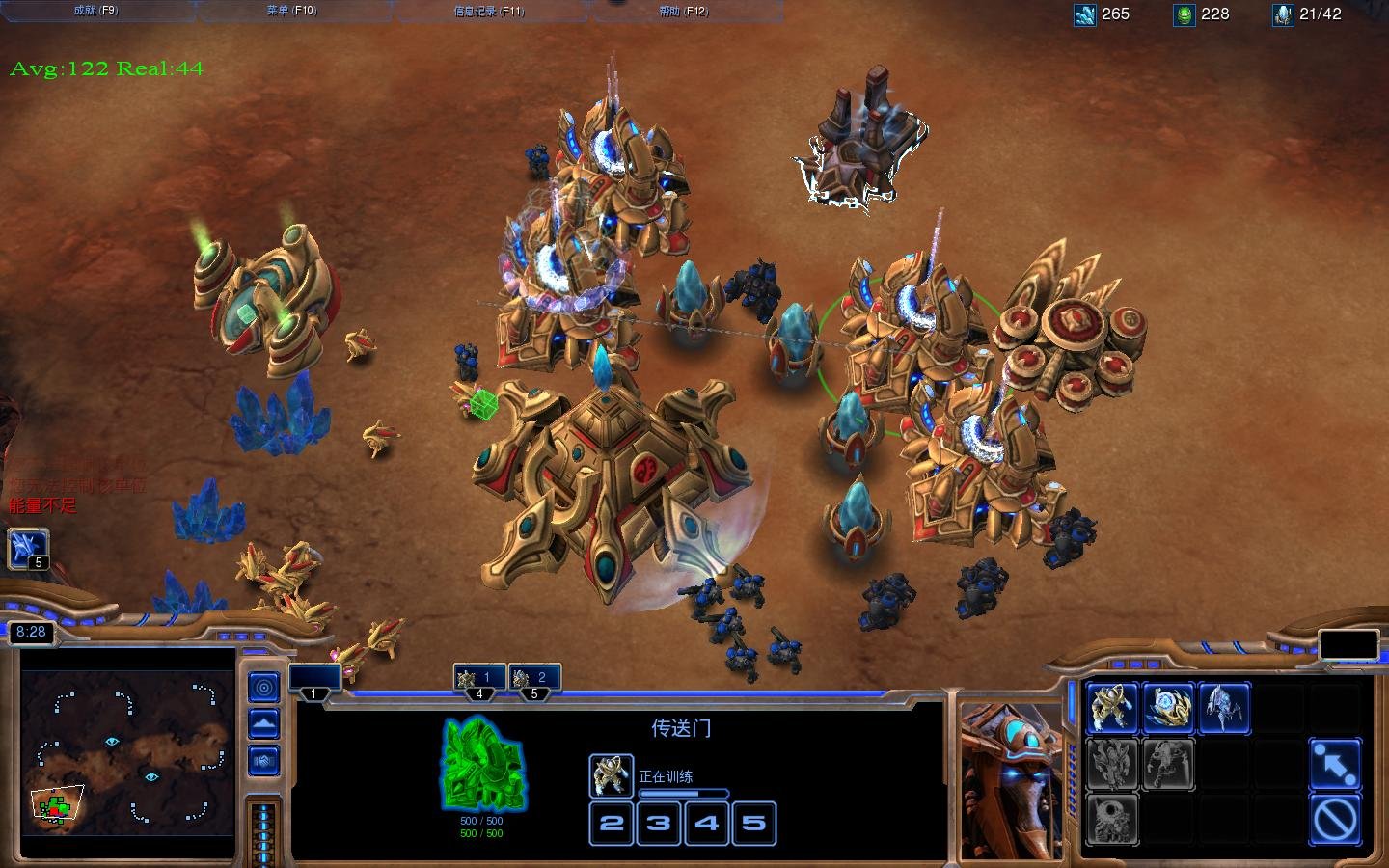Open the 成就 (F9) achievements menu

(95, 11)
